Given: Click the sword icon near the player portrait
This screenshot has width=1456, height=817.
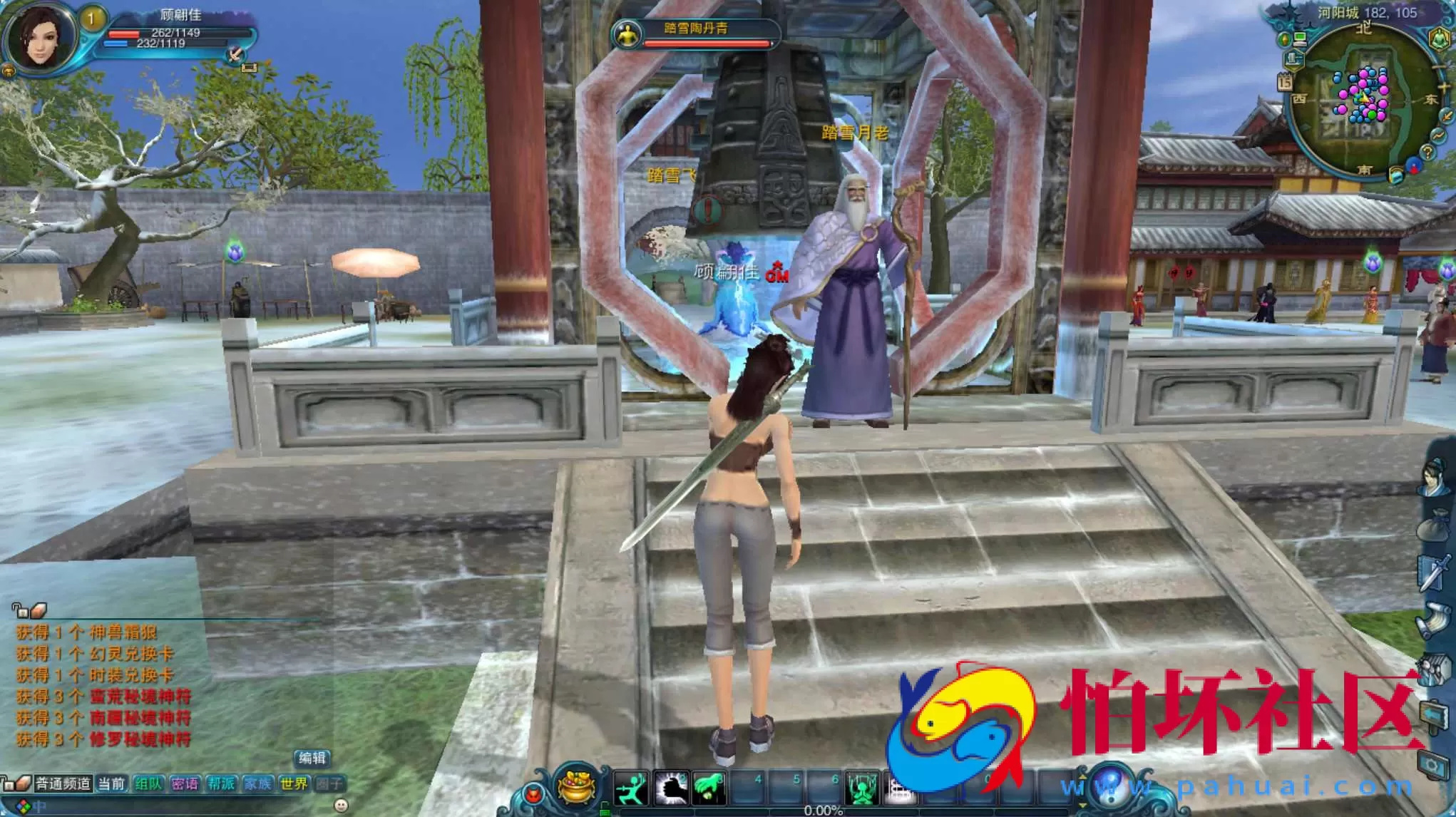Looking at the screenshot, I should [x=235, y=55].
